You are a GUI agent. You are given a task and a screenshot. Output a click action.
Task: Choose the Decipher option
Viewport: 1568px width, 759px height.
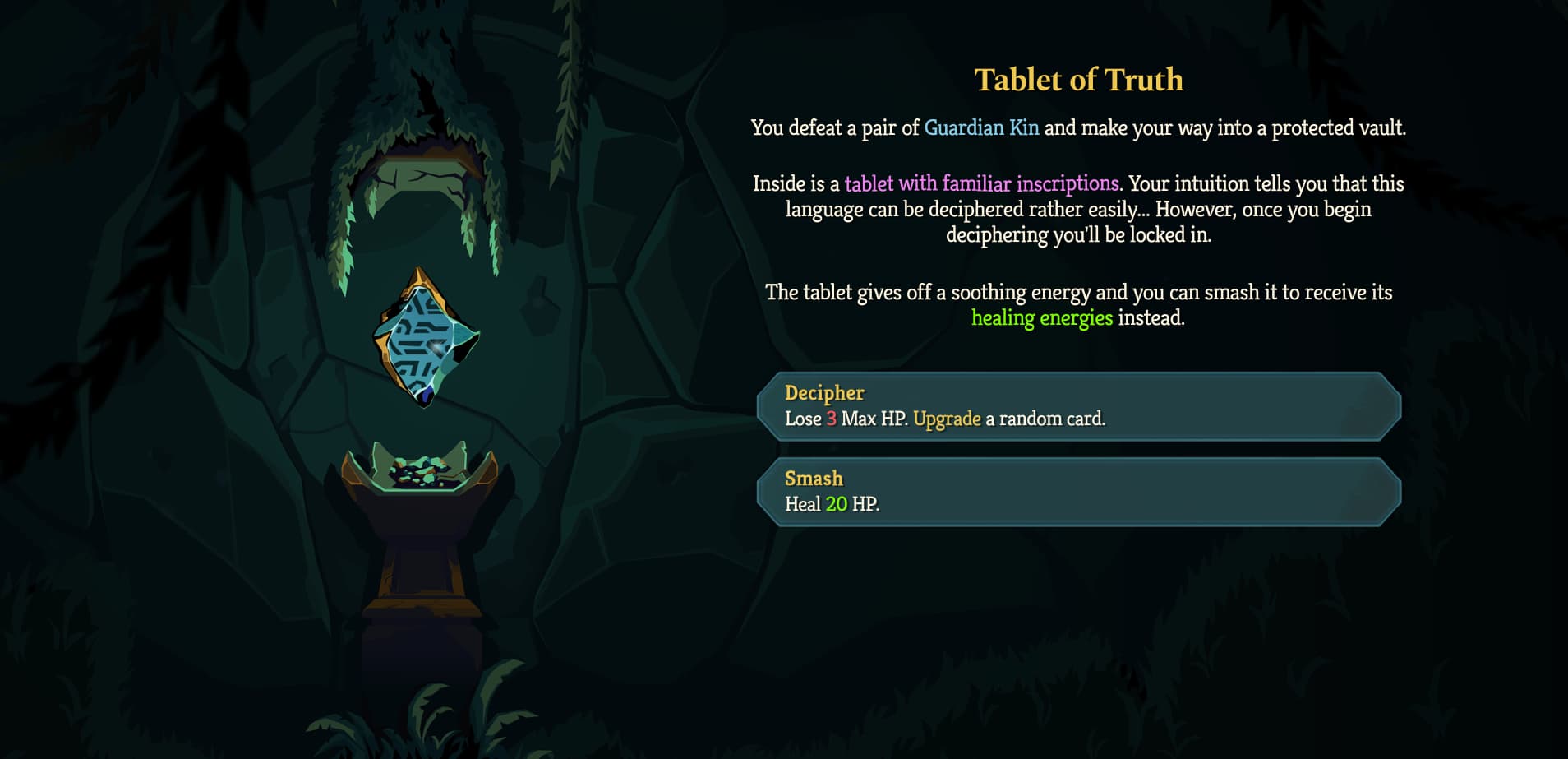1077,406
